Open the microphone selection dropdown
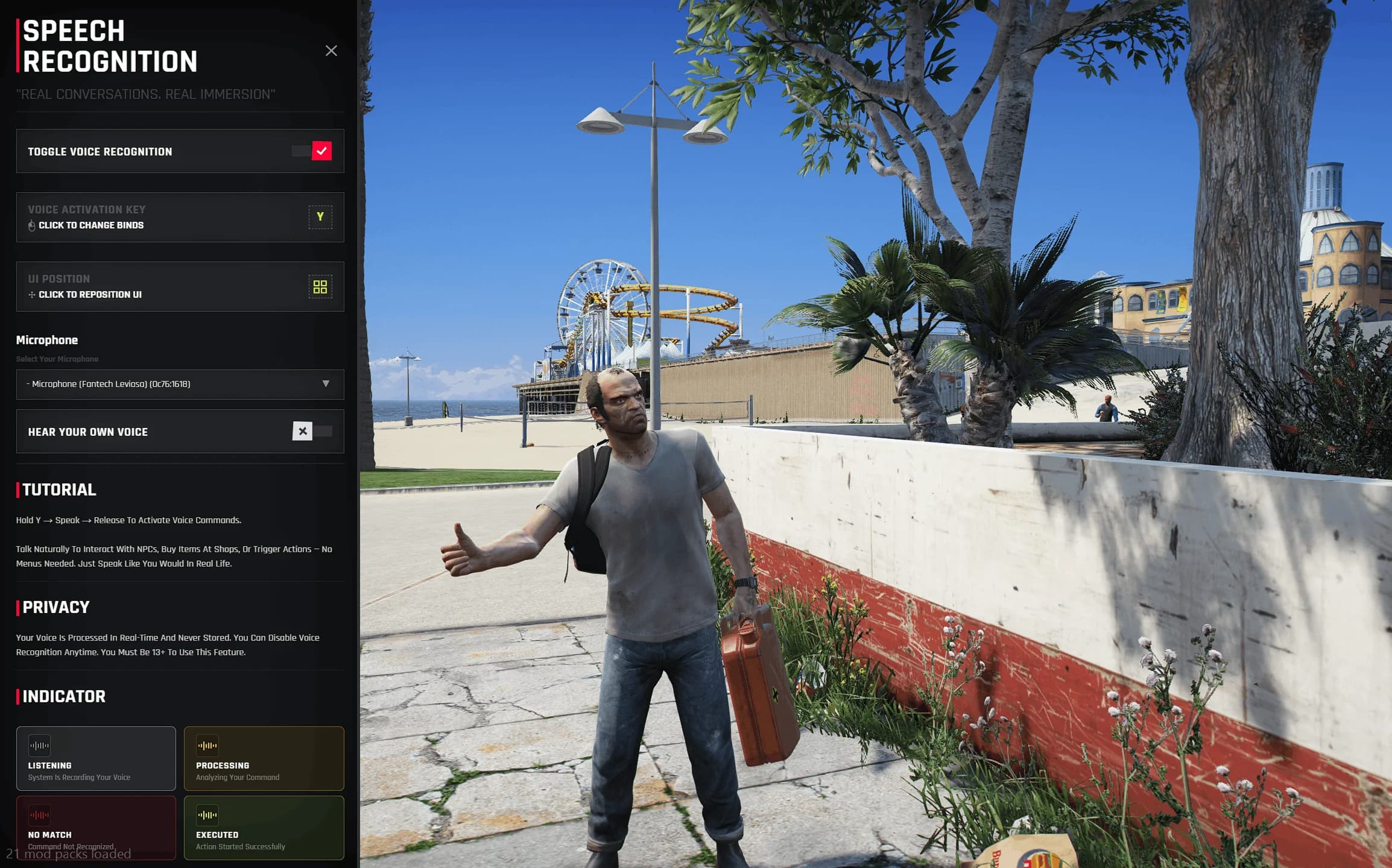Viewport: 1392px width, 868px height. [x=180, y=385]
